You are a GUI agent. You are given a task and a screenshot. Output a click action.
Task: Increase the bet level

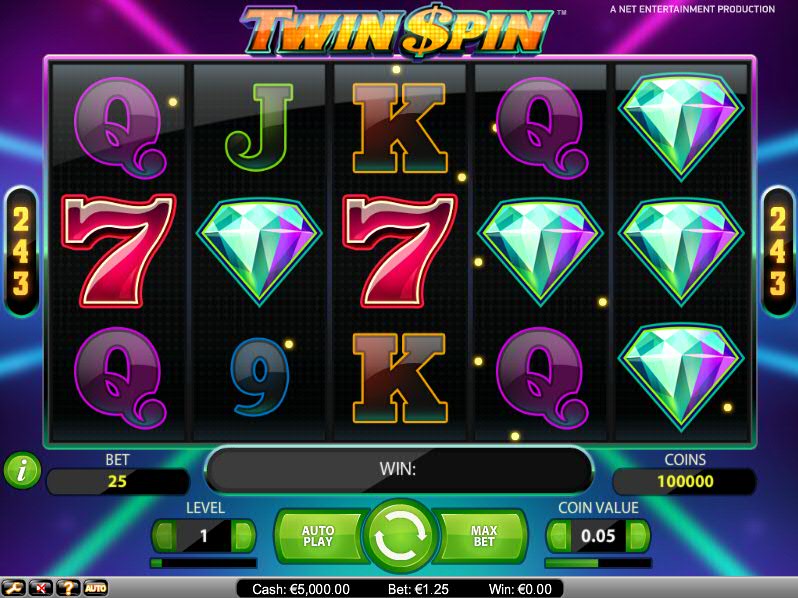(x=243, y=536)
